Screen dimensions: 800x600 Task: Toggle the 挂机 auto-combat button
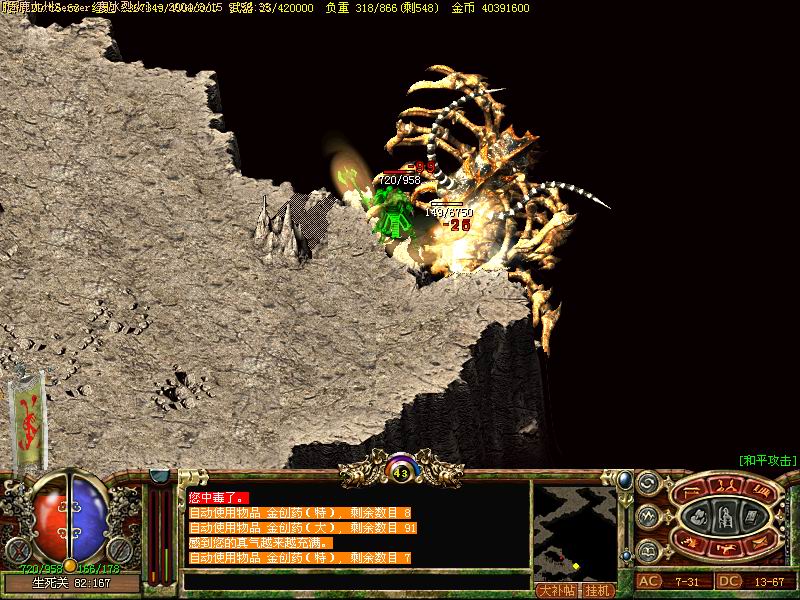pyautogui.click(x=599, y=590)
